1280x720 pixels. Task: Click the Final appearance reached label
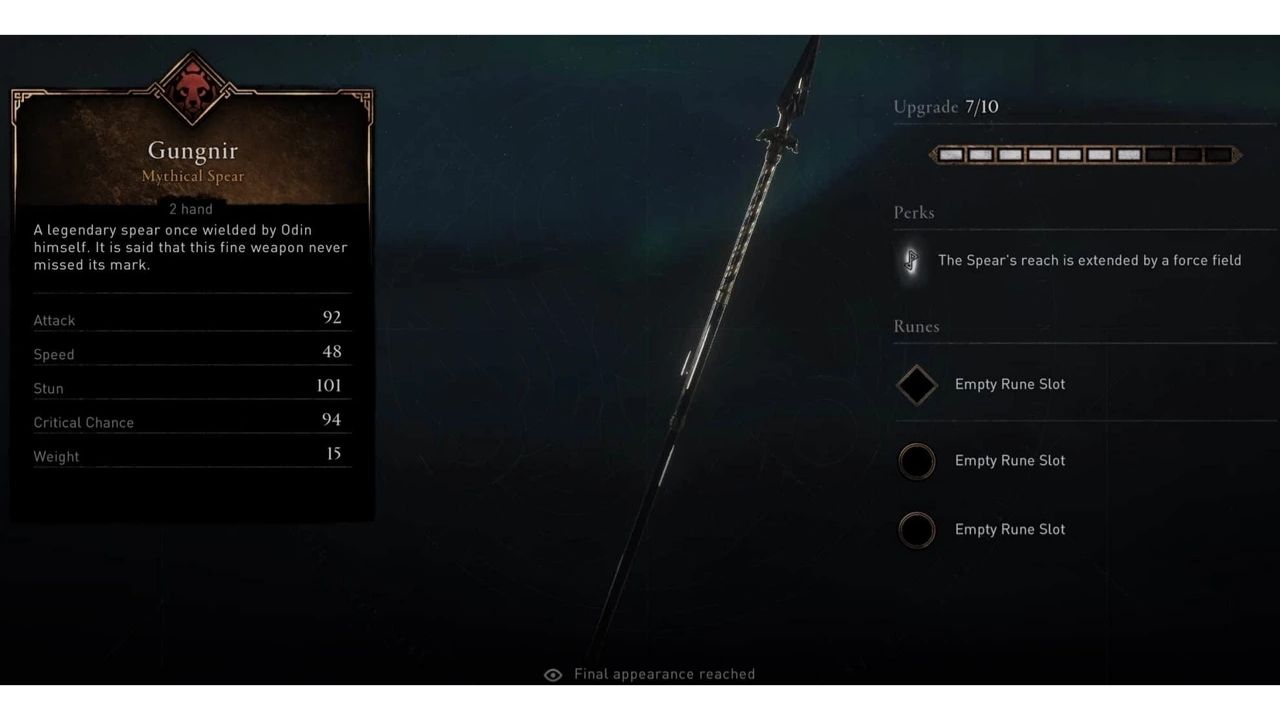pos(664,674)
